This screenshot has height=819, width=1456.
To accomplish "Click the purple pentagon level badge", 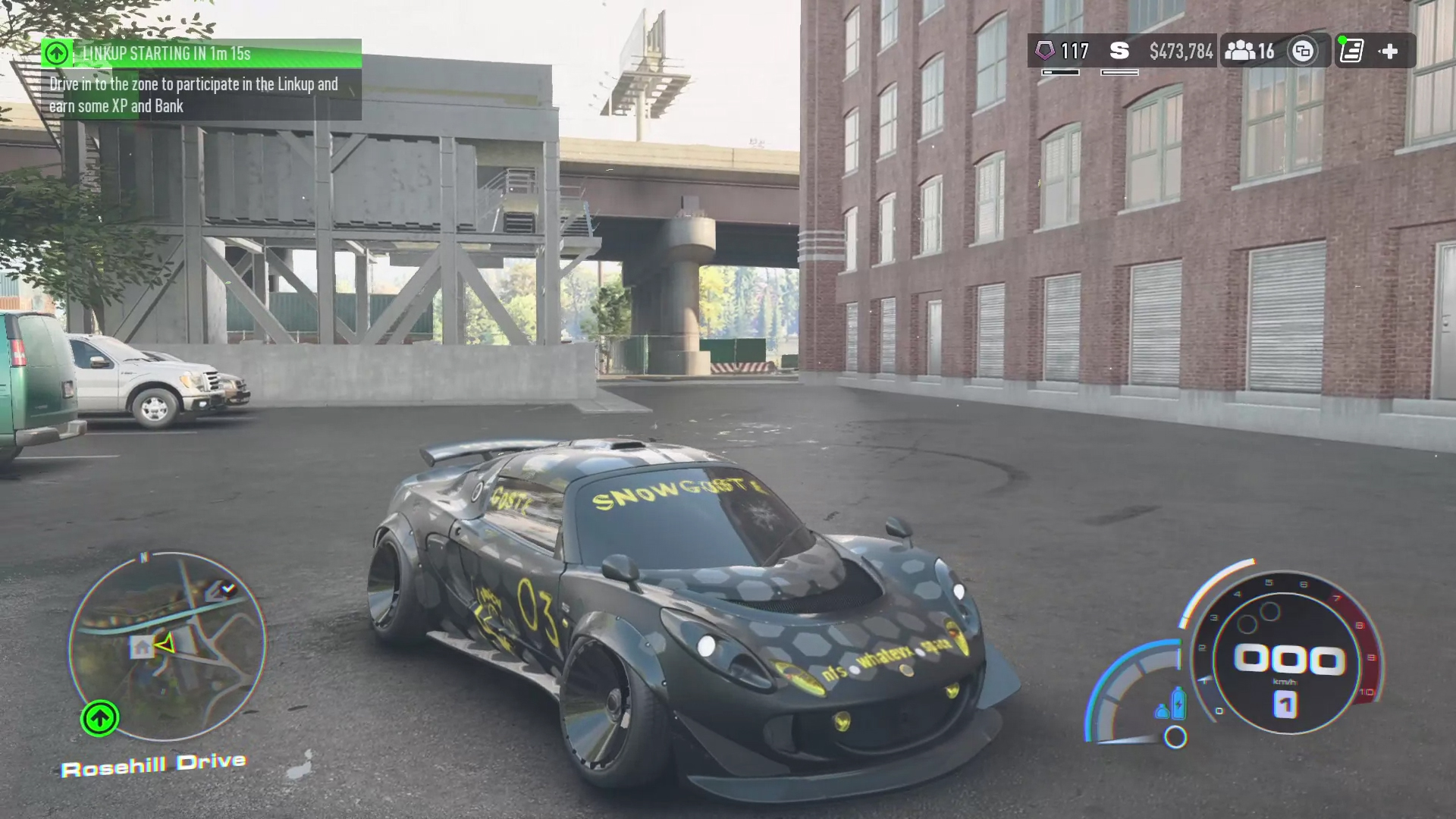I will pyautogui.click(x=1046, y=51).
